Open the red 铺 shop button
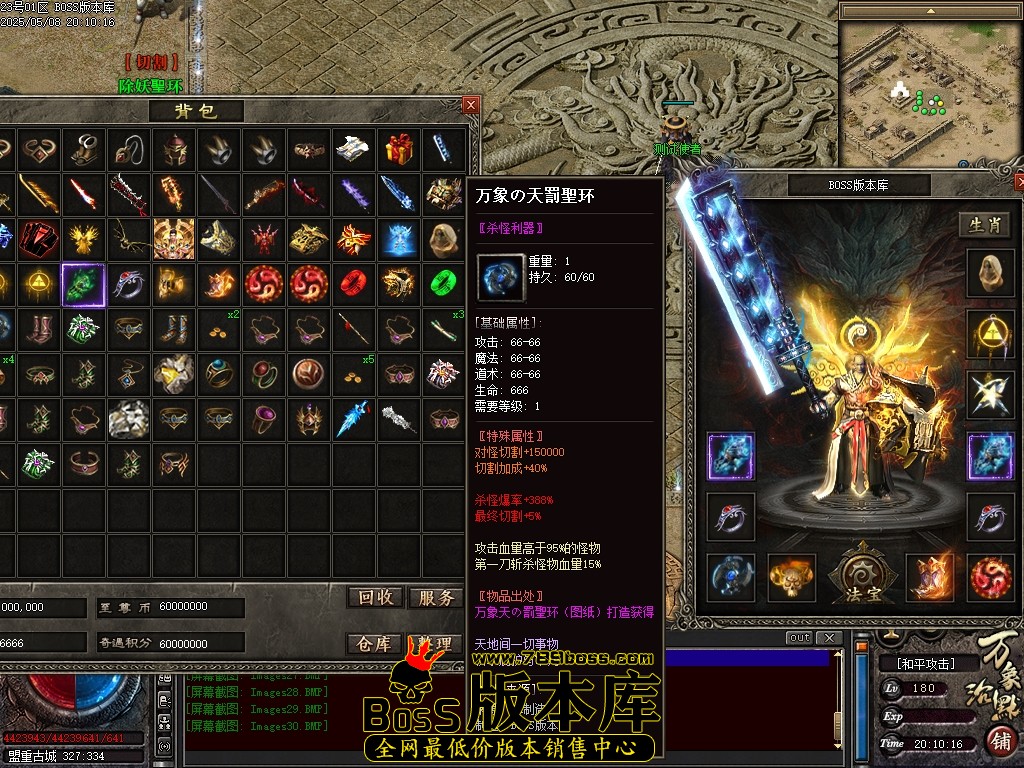This screenshot has height=768, width=1024. pyautogui.click(x=1001, y=740)
